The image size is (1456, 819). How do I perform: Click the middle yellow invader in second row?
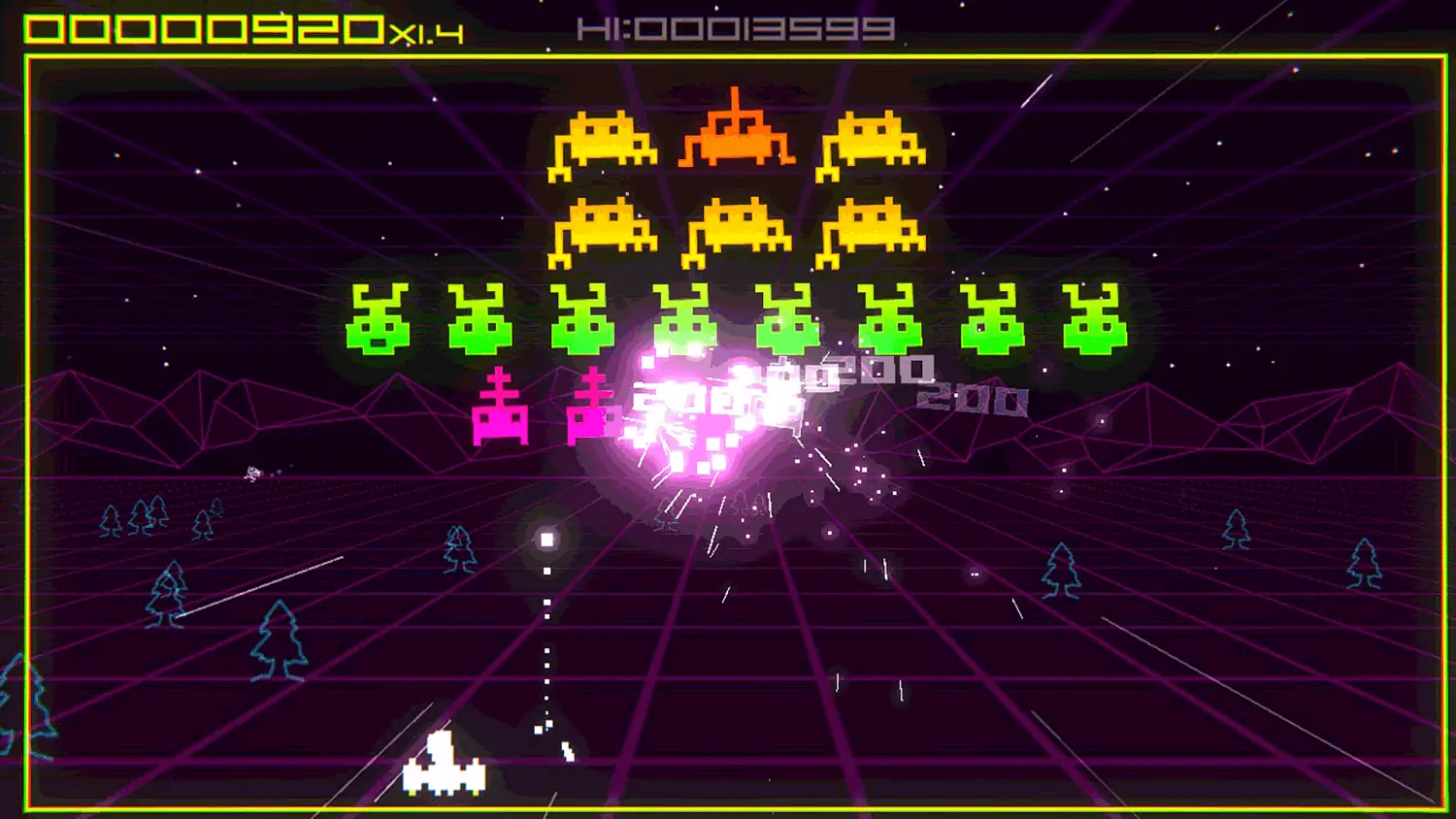click(x=735, y=227)
